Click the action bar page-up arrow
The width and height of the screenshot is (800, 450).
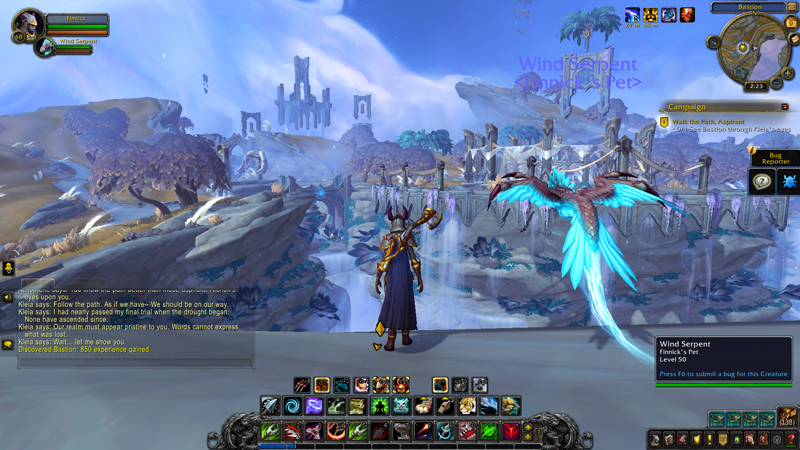point(529,425)
